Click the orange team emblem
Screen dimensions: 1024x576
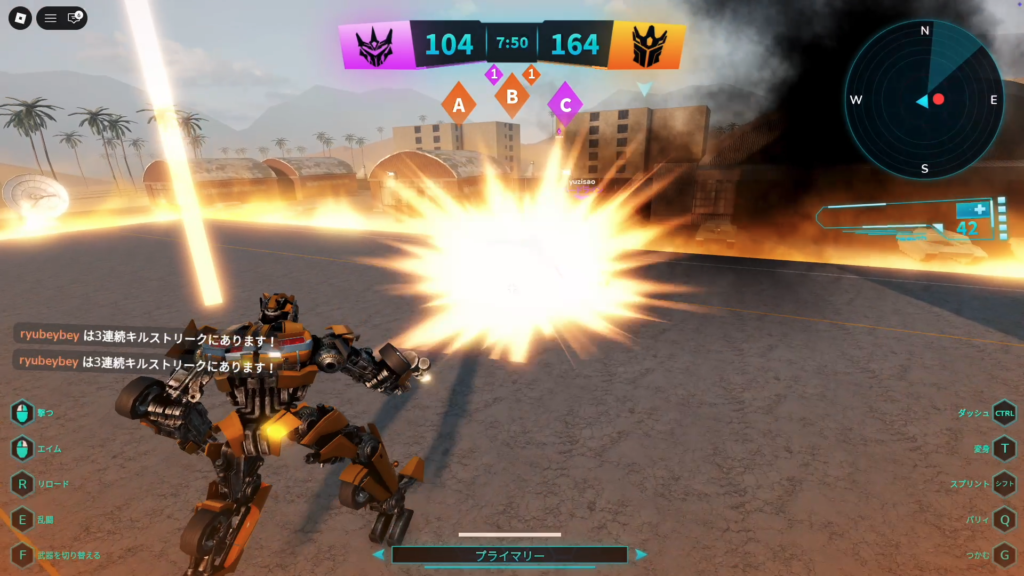[646, 45]
